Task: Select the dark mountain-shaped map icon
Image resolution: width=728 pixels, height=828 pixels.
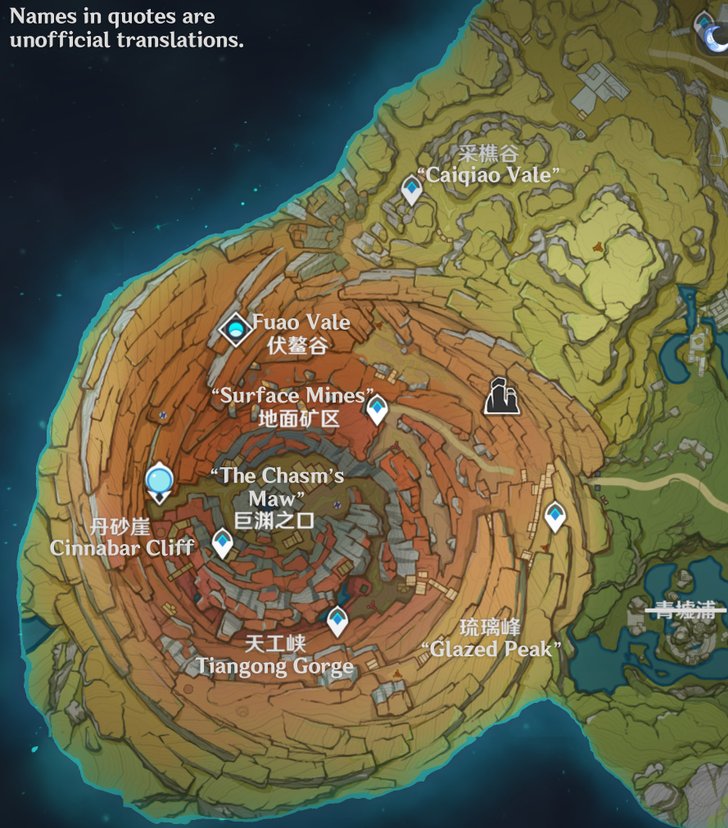Action: click(x=502, y=397)
